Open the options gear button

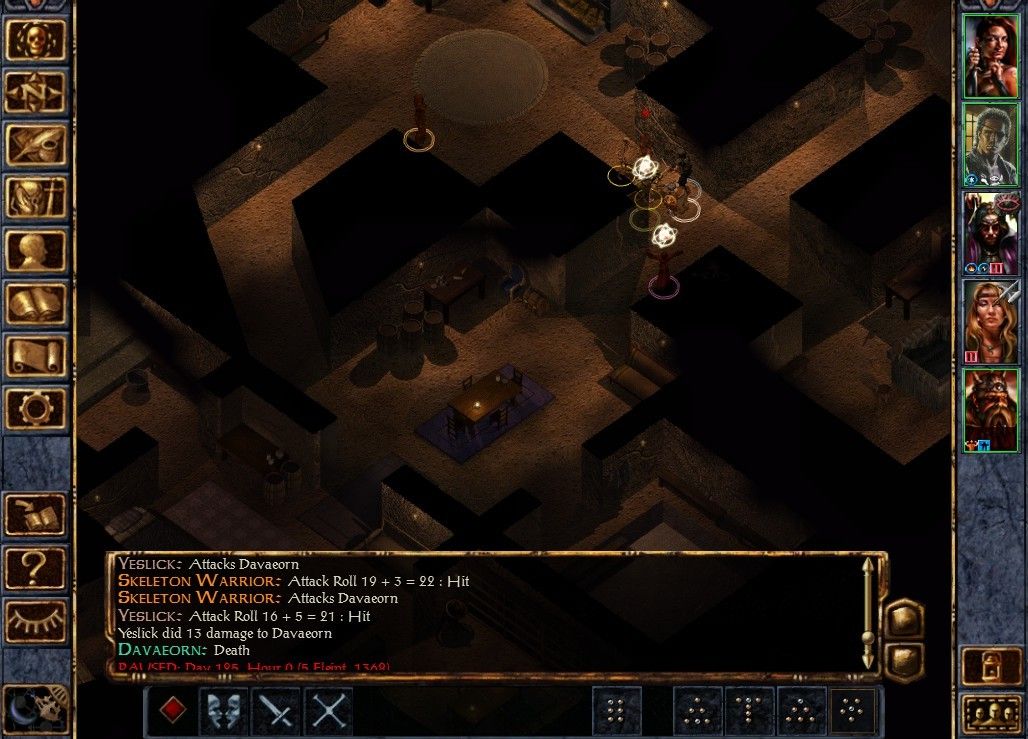point(36,409)
